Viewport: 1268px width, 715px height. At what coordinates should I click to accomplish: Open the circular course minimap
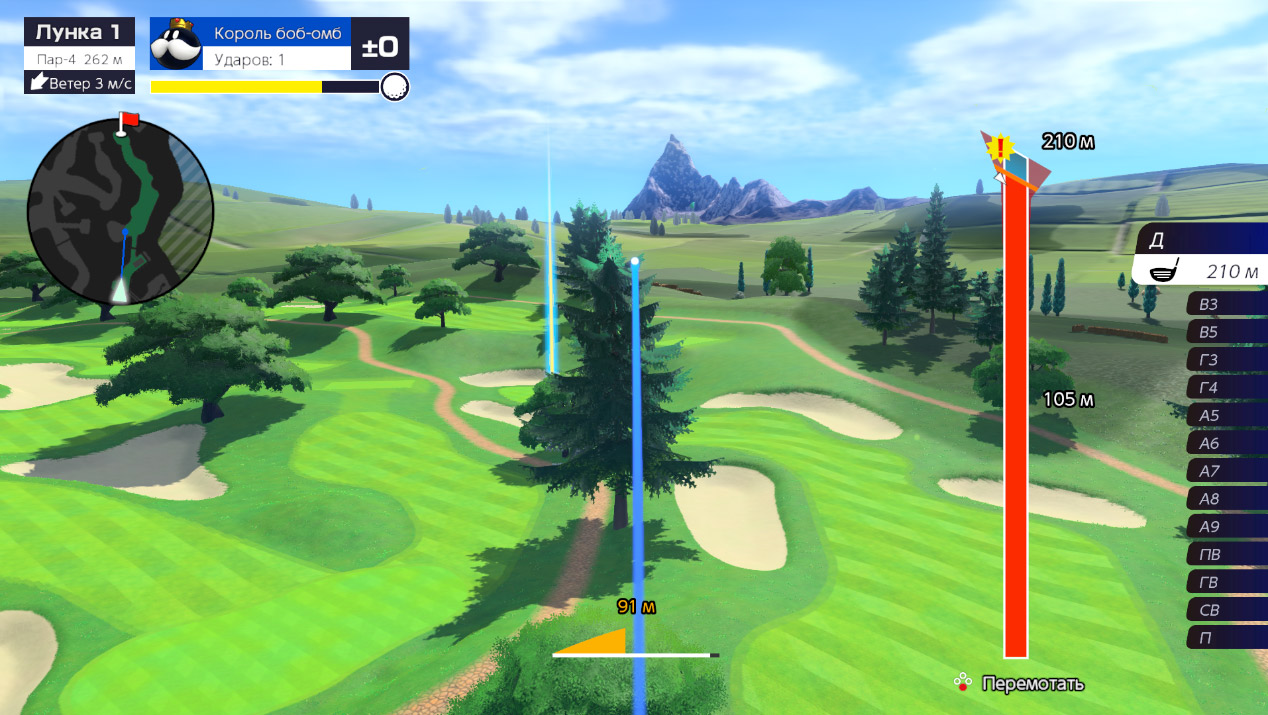click(x=120, y=210)
